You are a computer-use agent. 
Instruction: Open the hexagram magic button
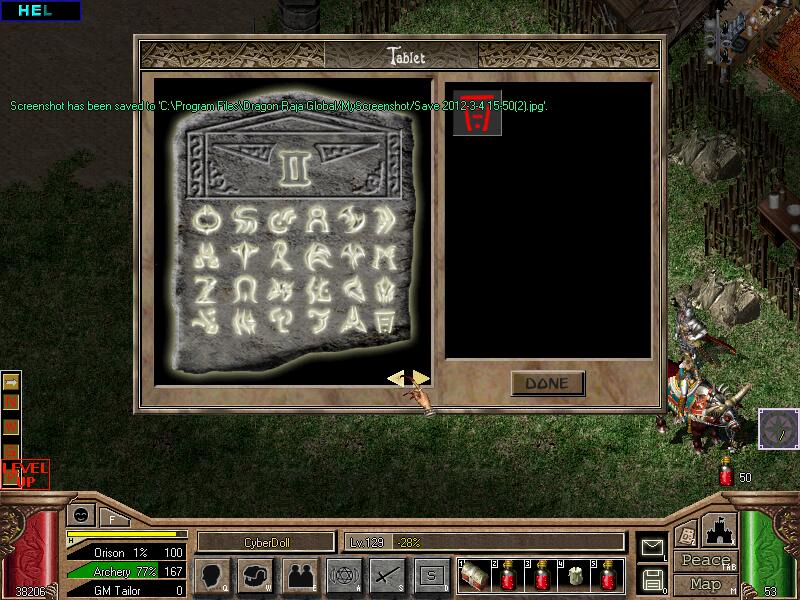coord(342,575)
